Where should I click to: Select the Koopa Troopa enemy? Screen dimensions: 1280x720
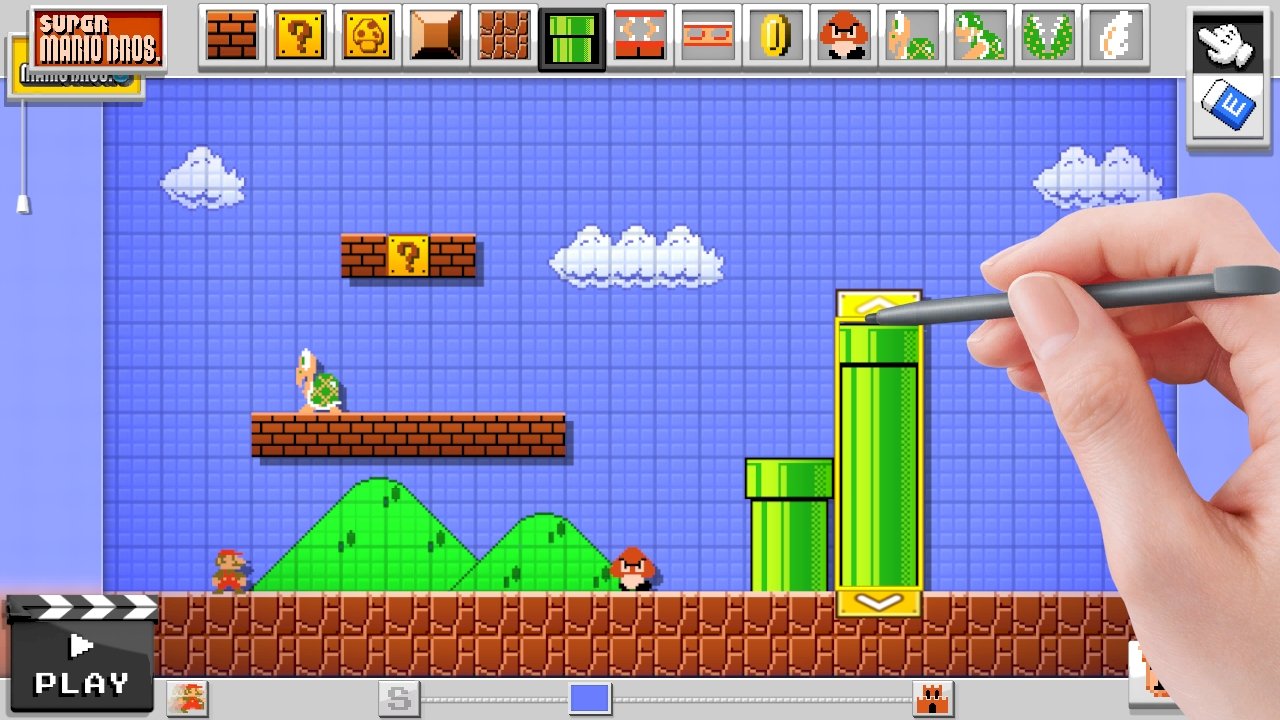911,35
